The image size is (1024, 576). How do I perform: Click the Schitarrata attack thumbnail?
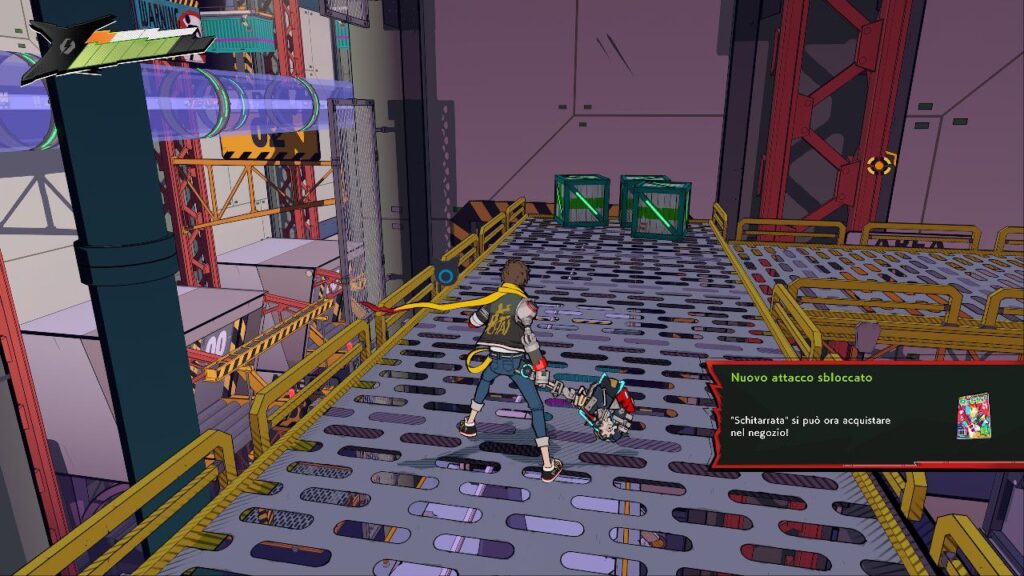click(x=972, y=415)
